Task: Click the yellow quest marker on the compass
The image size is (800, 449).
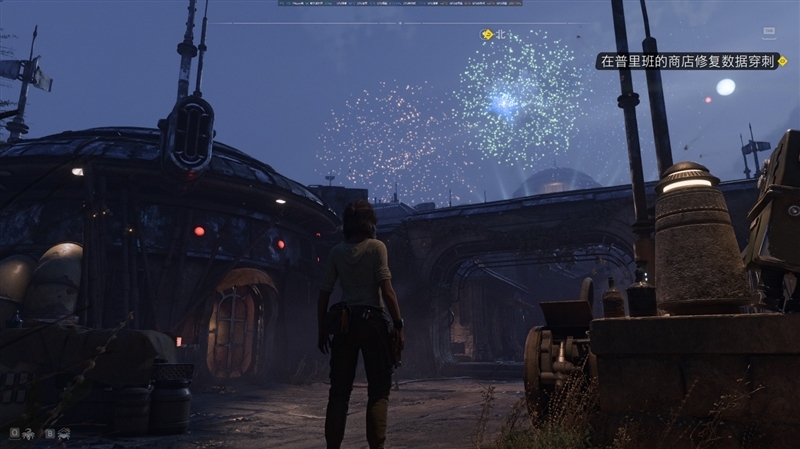Action: (487, 35)
